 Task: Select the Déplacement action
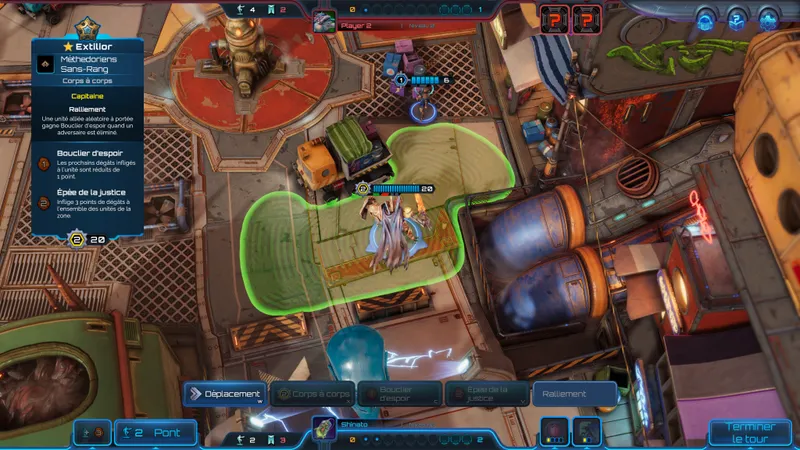pos(225,394)
